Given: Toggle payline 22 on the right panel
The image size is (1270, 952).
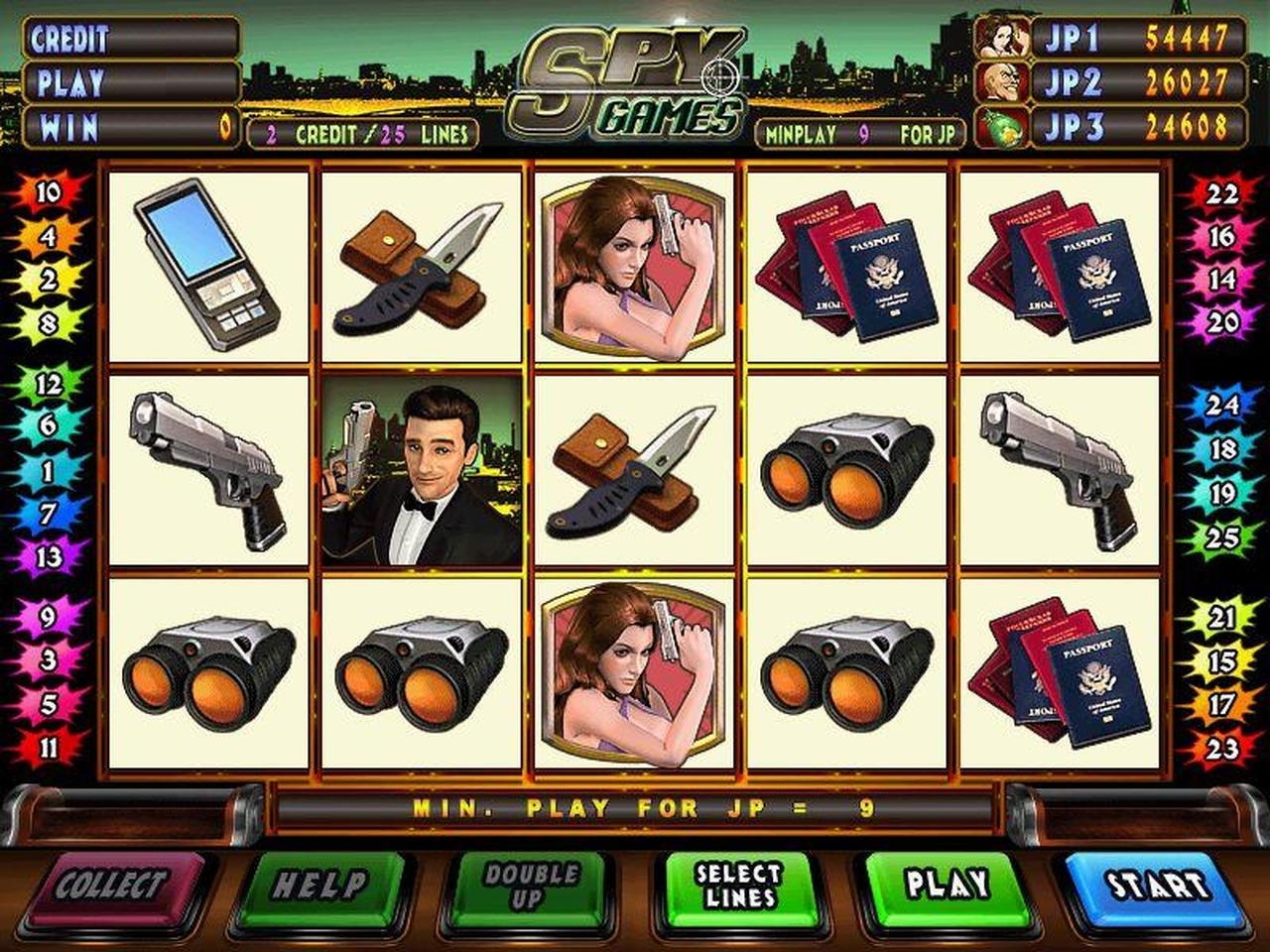Looking at the screenshot, I should 1223,194.
